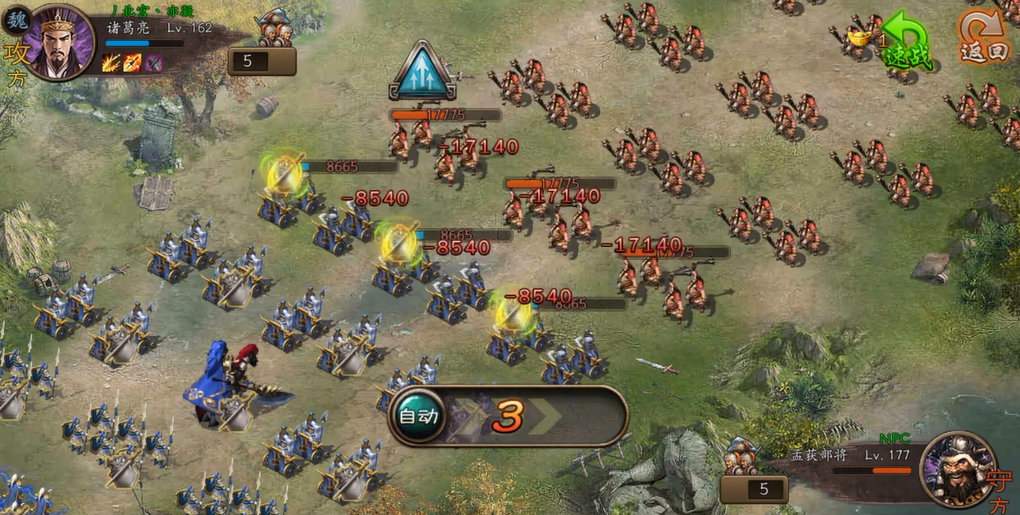Select Zhuge Liang's attacker portrait

coord(58,42)
